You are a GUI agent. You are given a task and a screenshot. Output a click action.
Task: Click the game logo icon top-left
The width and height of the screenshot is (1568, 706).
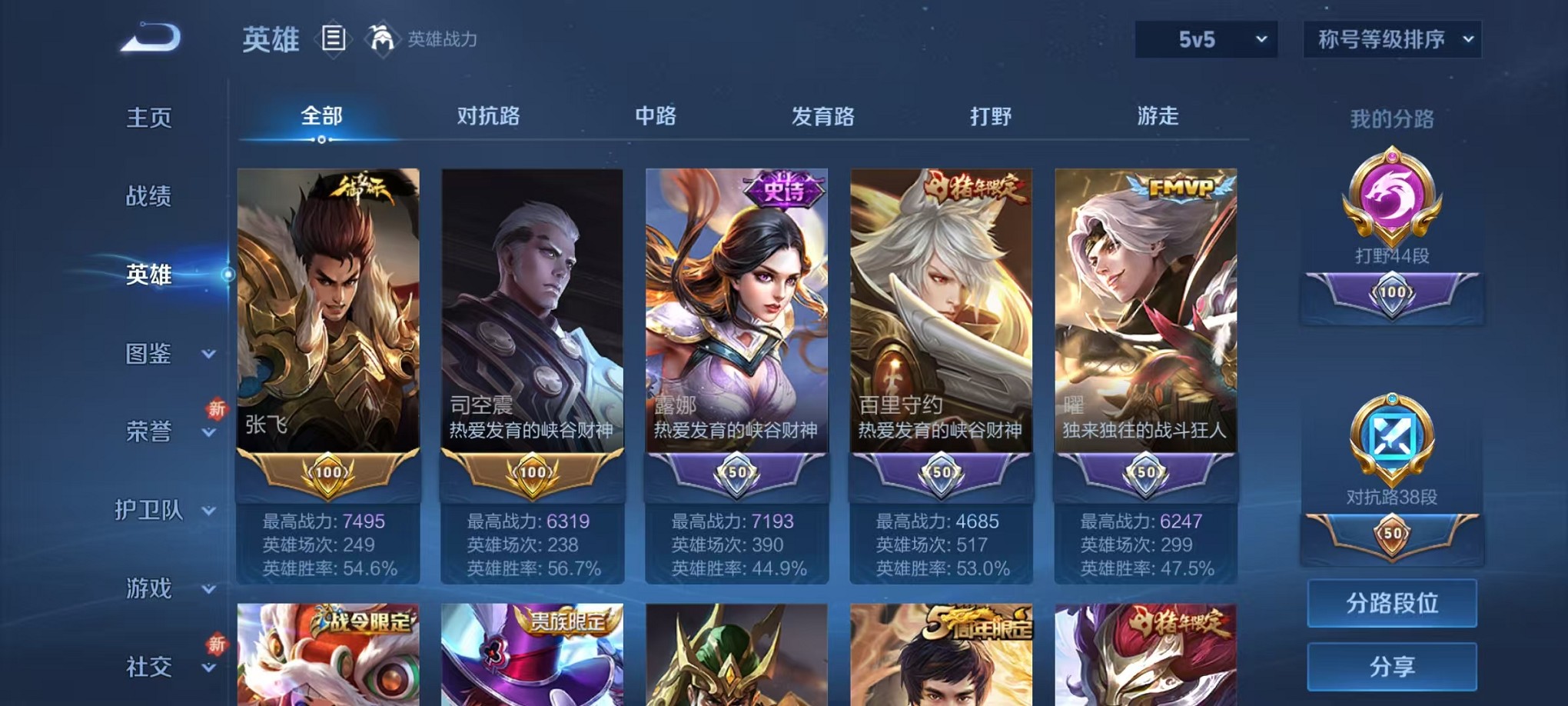point(148,37)
